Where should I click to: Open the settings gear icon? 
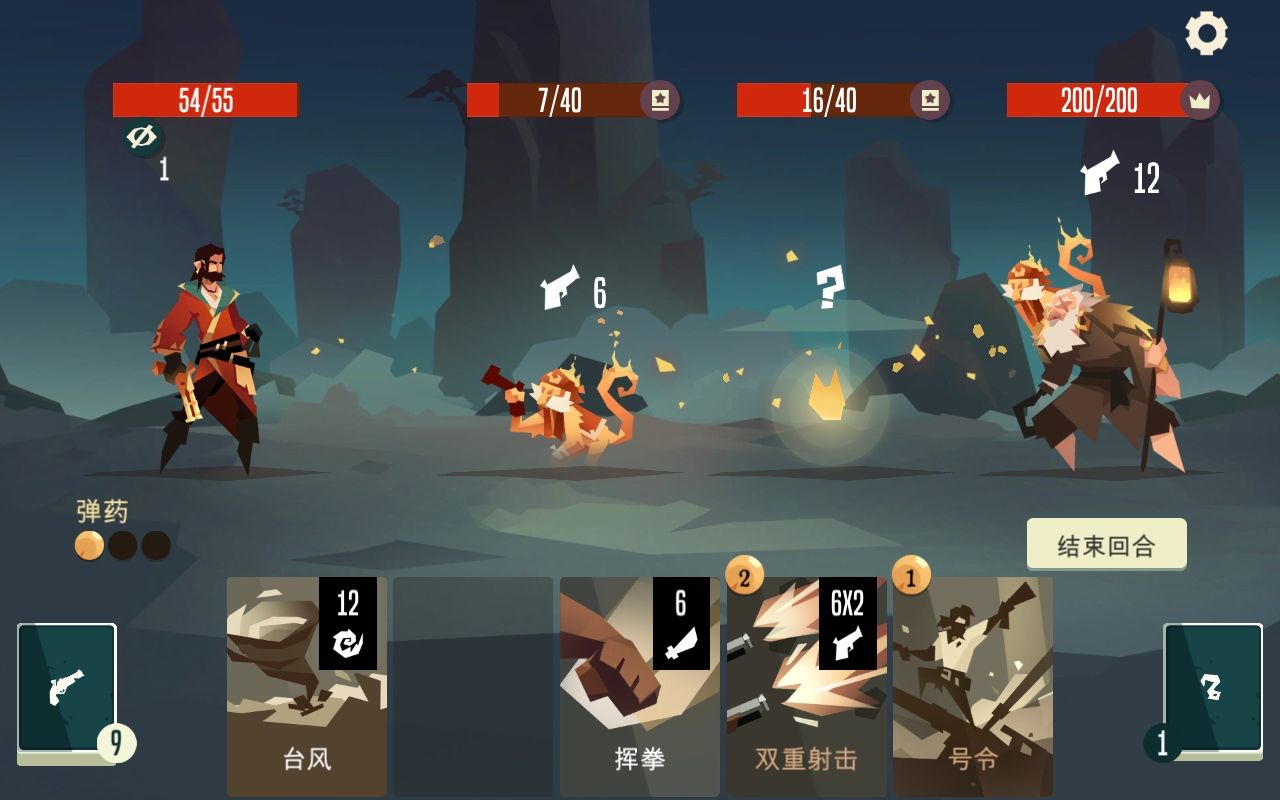pos(1204,32)
